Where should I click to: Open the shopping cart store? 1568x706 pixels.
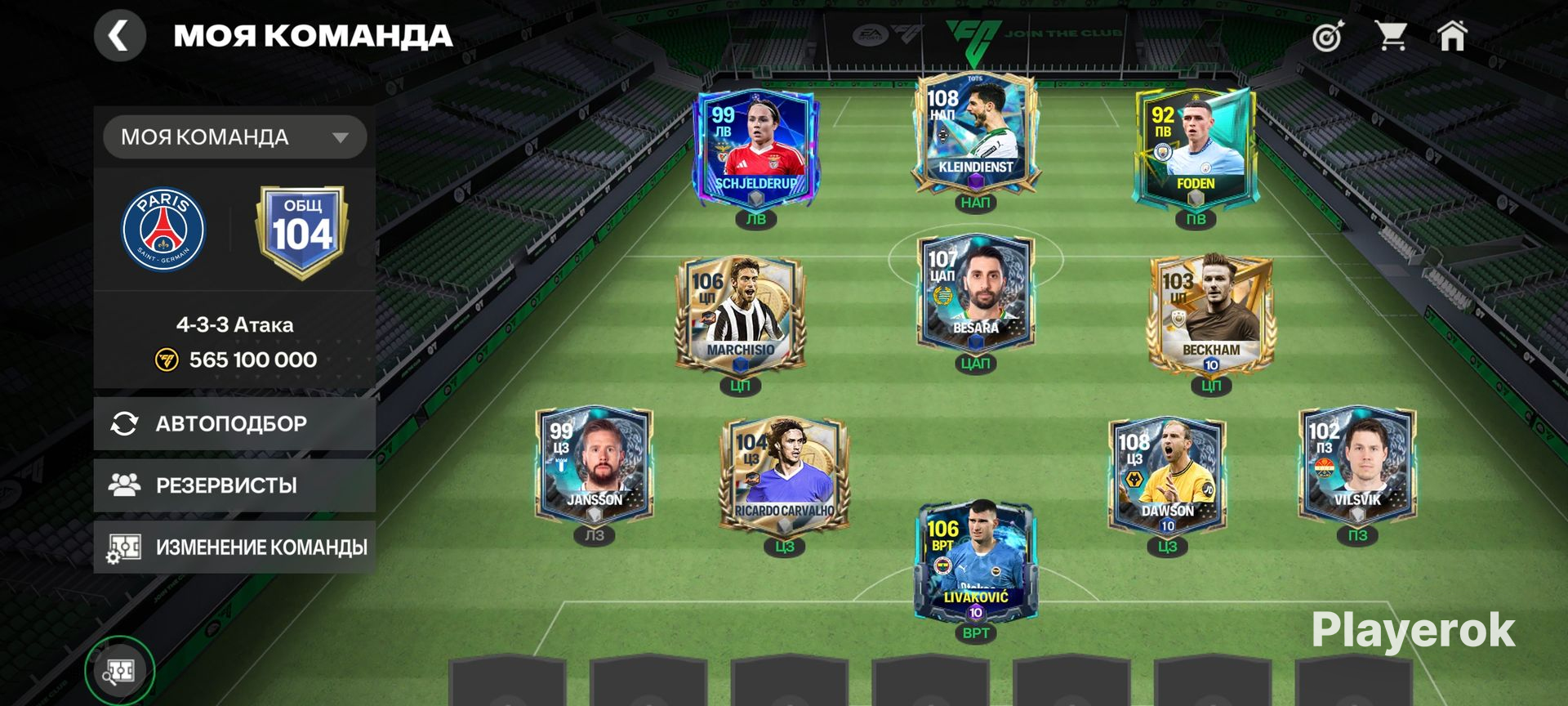1390,37
